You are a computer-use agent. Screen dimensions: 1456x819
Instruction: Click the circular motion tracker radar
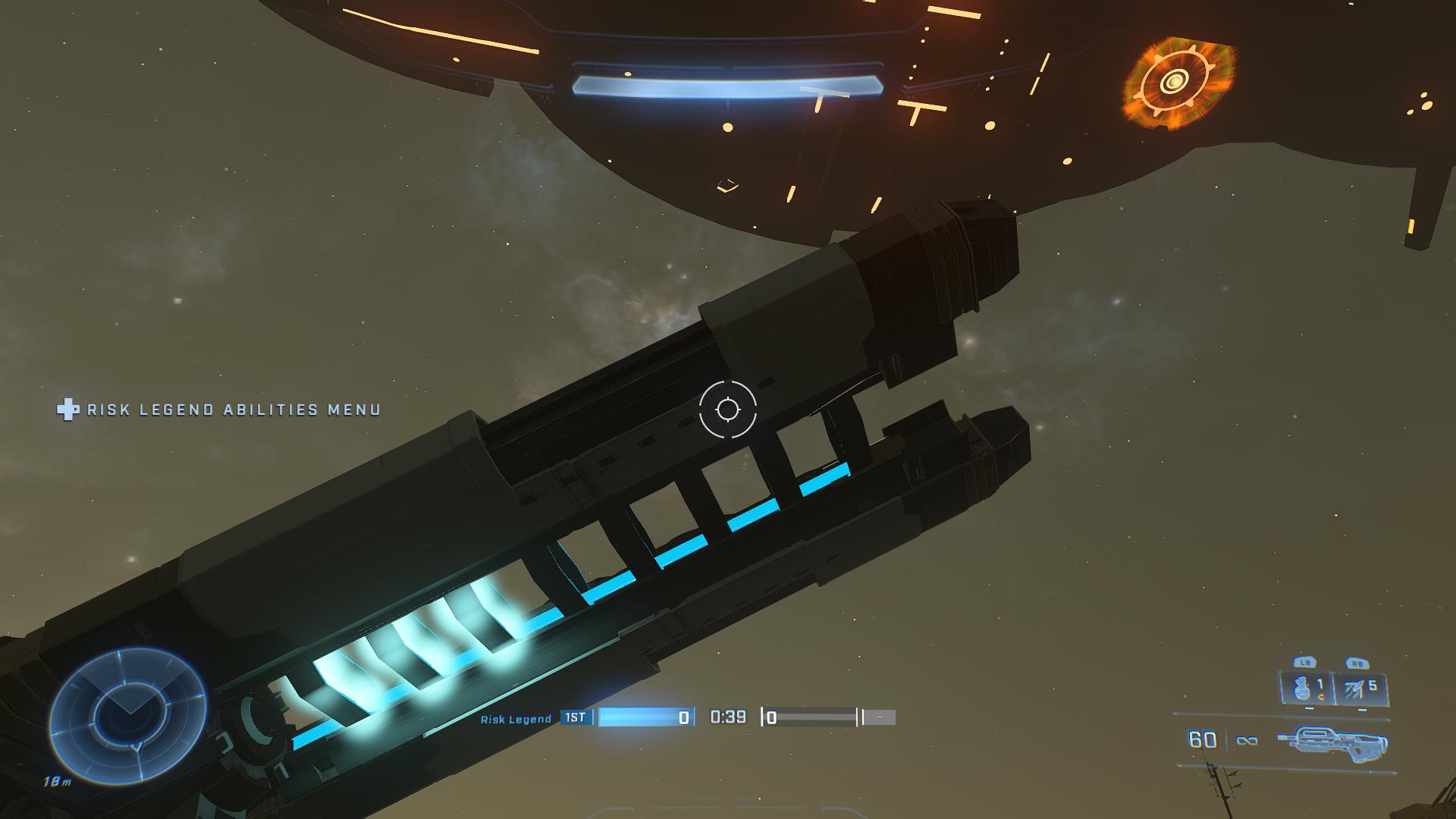127,716
